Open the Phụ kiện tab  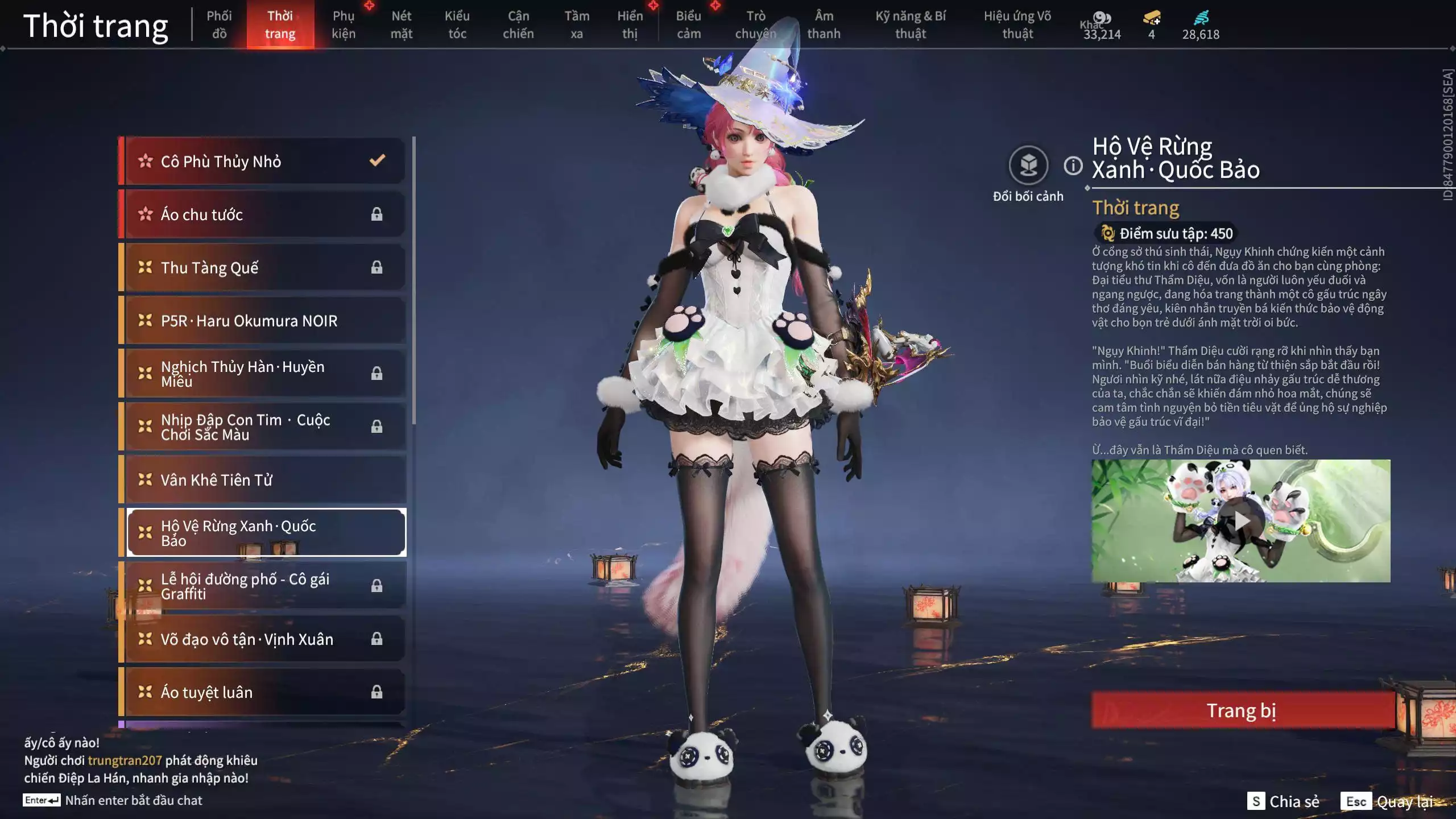344,24
